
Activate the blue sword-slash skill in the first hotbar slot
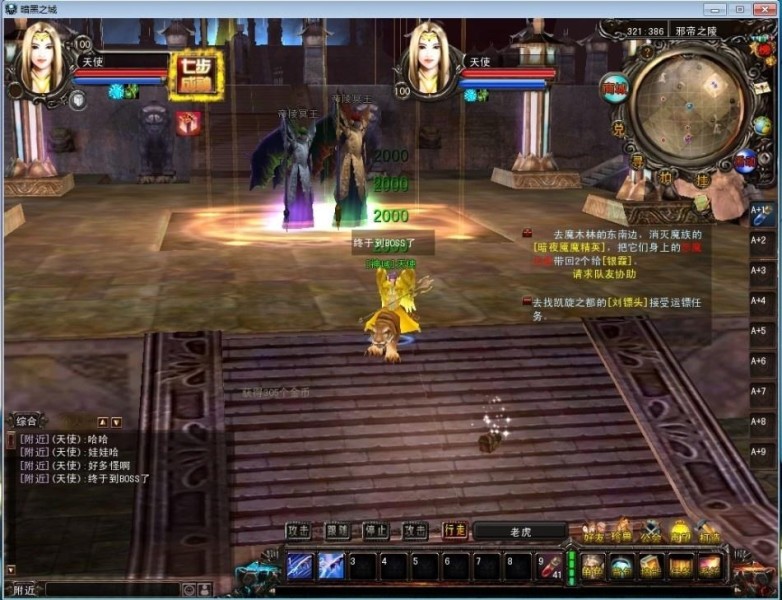coord(300,566)
